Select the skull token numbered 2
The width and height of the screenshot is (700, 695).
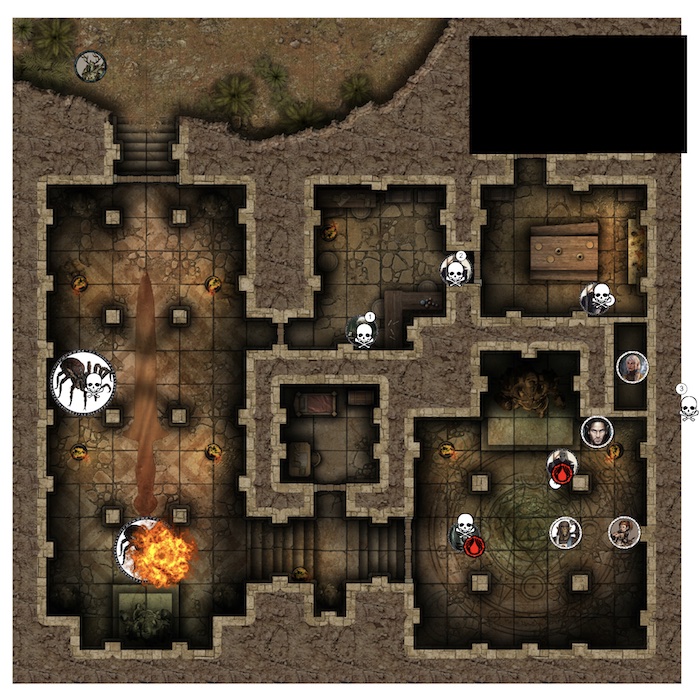click(x=455, y=270)
